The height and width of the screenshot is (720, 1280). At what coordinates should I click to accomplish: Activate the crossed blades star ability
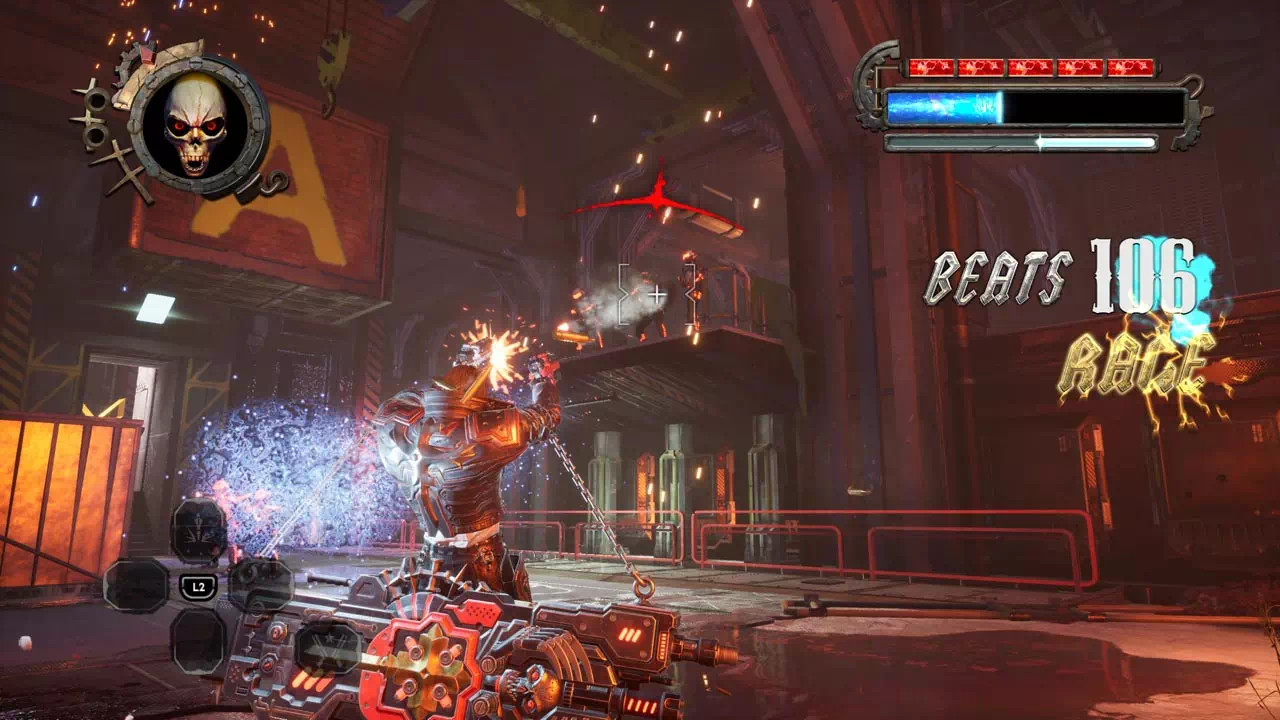[327, 647]
